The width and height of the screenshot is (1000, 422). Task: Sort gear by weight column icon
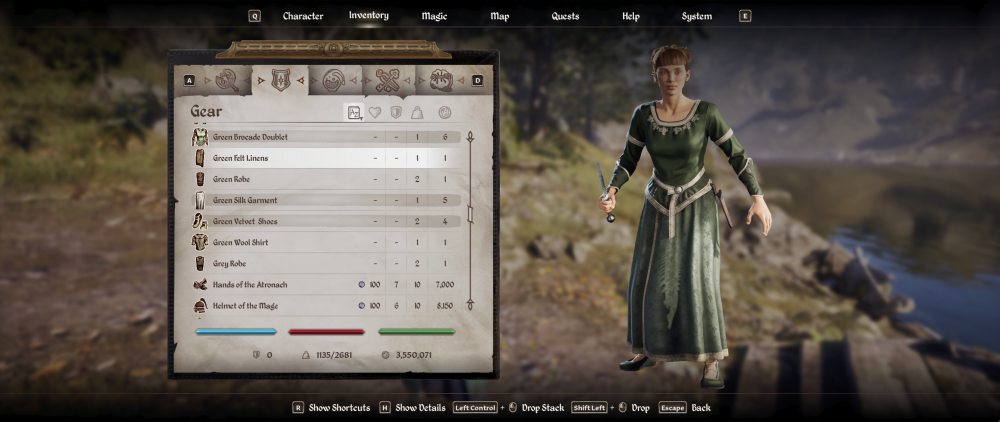tap(417, 113)
